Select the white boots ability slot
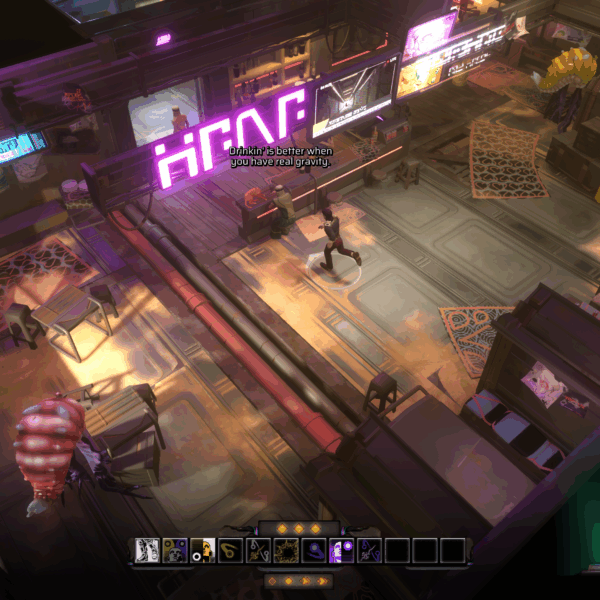The image size is (600, 600). point(147,549)
